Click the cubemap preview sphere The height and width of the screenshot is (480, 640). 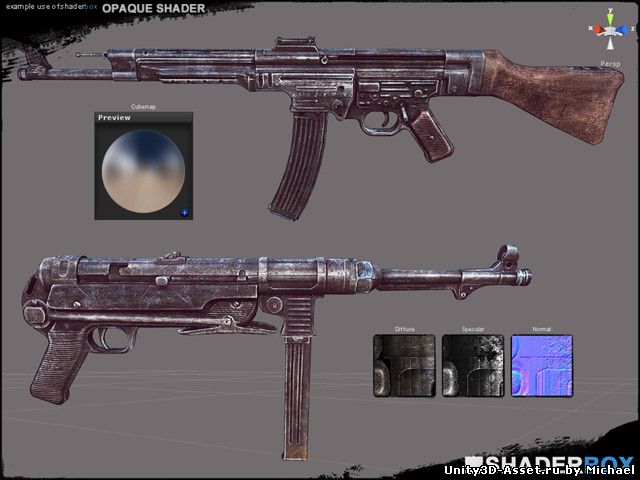pos(144,168)
